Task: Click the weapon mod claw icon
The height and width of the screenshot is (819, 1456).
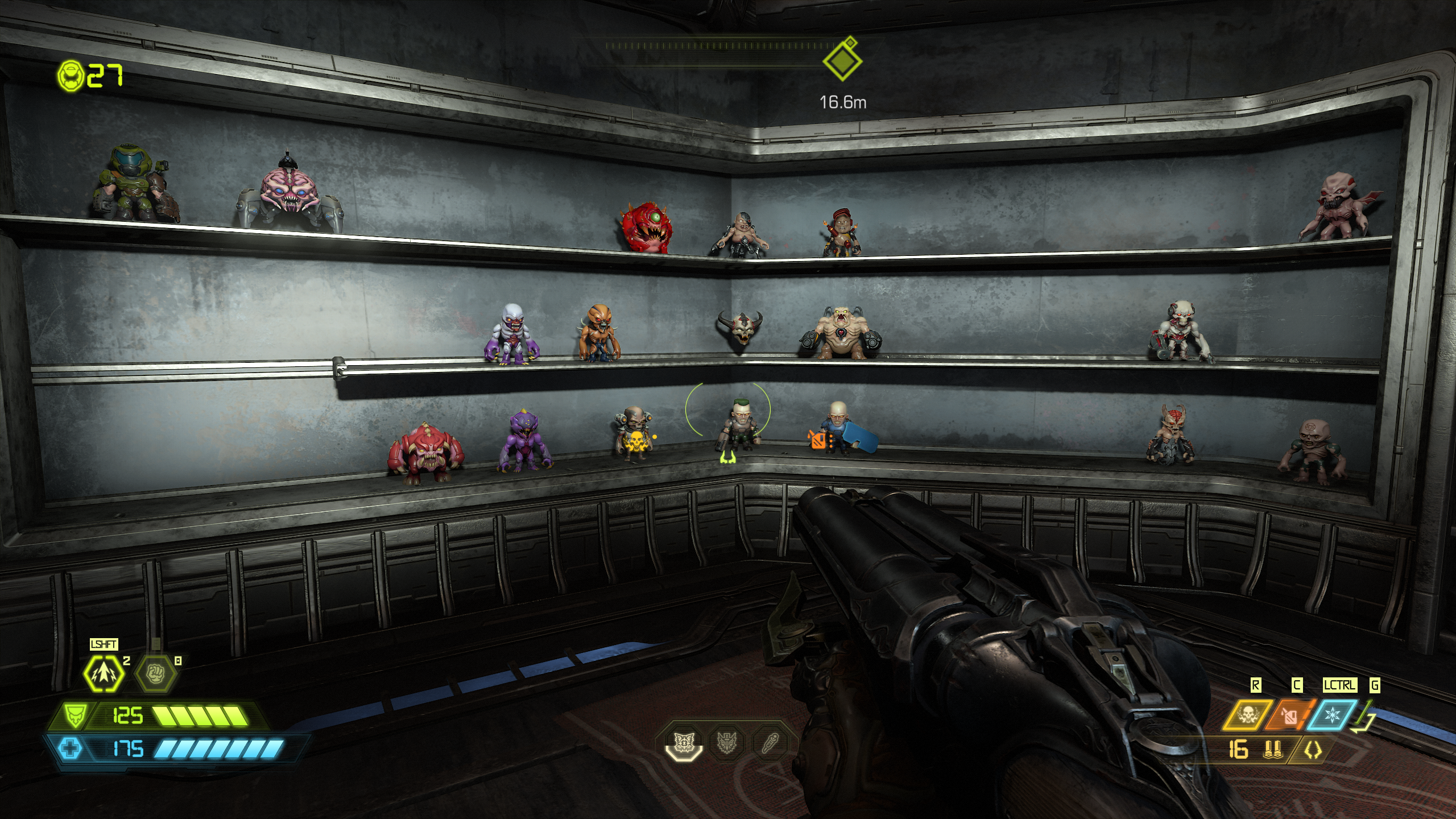Action: click(x=1313, y=751)
